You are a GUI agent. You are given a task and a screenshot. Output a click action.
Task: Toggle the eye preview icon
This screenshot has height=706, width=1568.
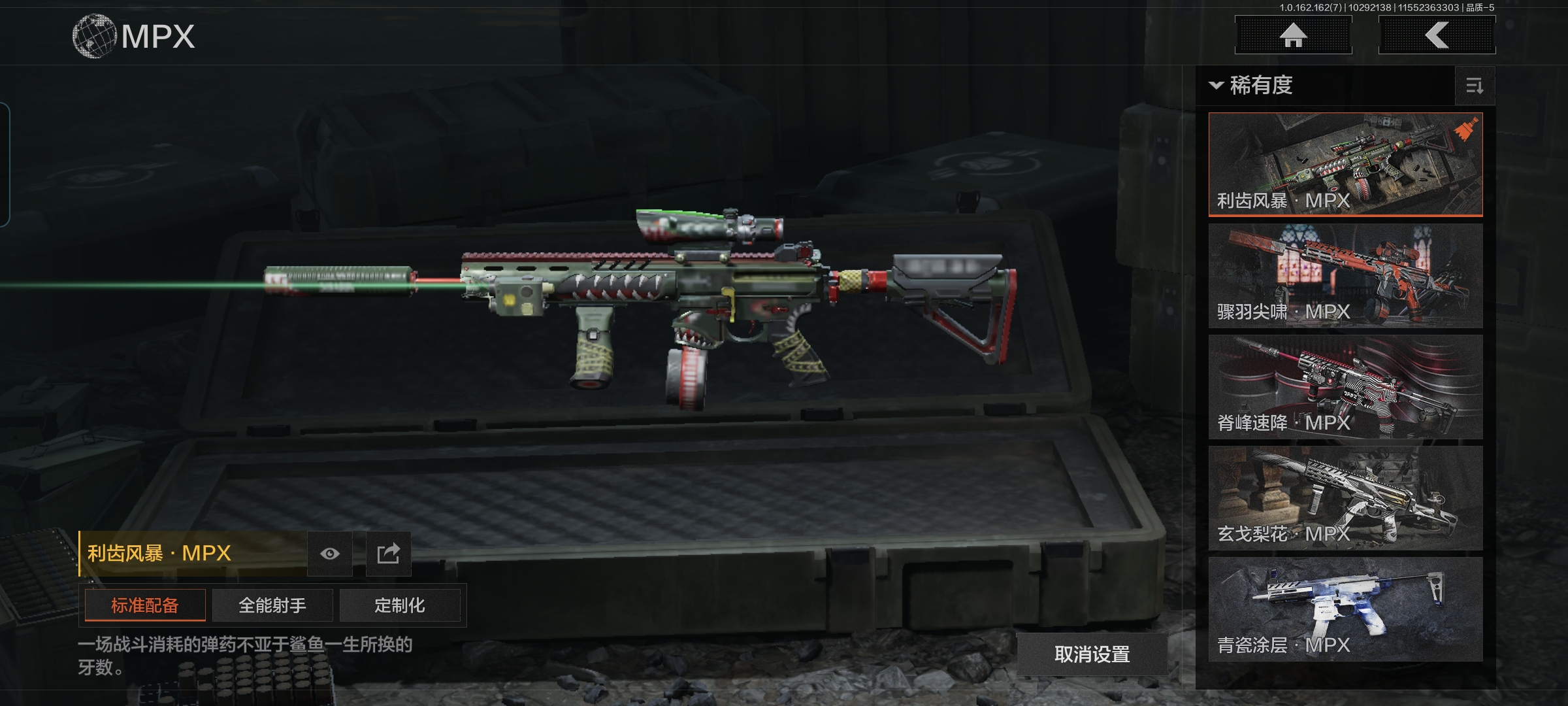[330, 554]
